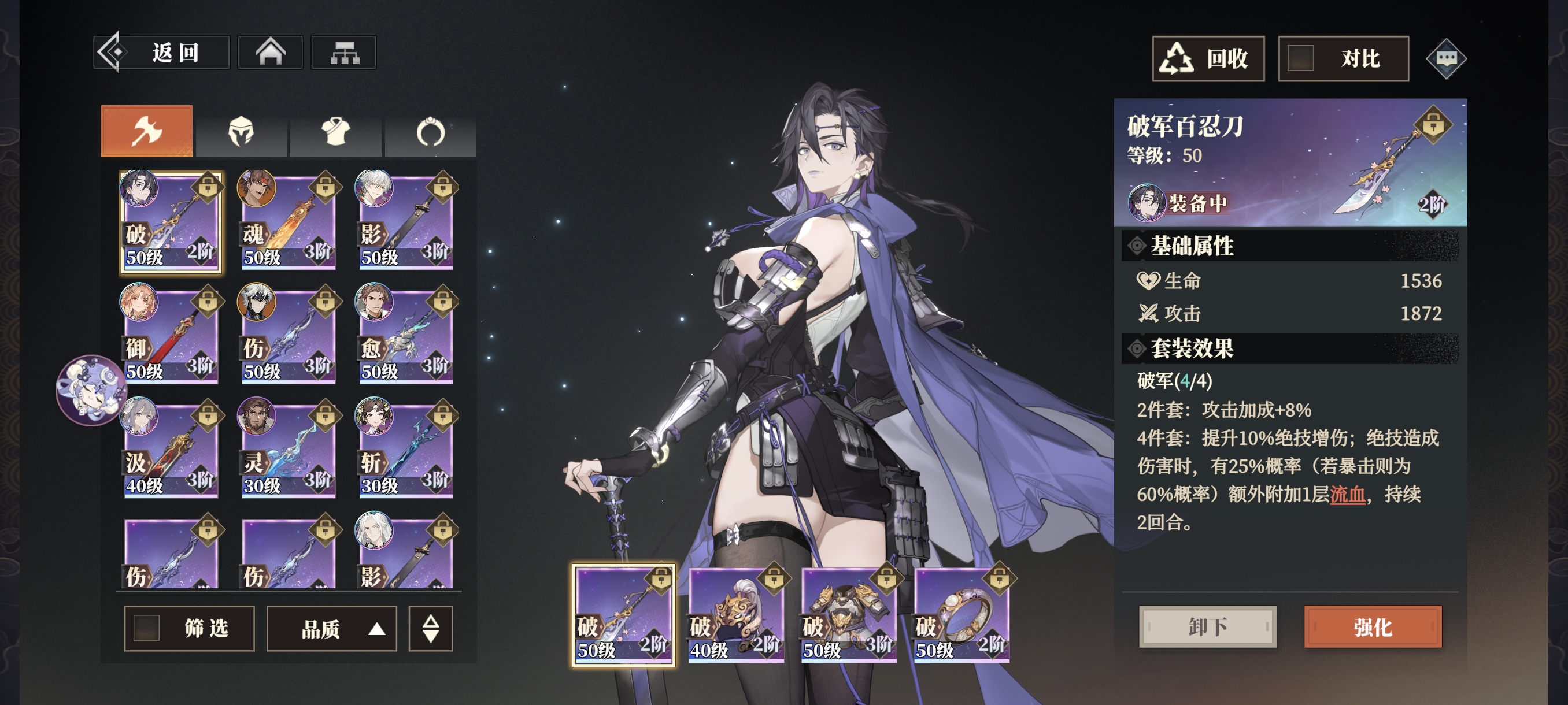The width and height of the screenshot is (1568, 705).
Task: Select the weapon axe tab
Action: (147, 131)
